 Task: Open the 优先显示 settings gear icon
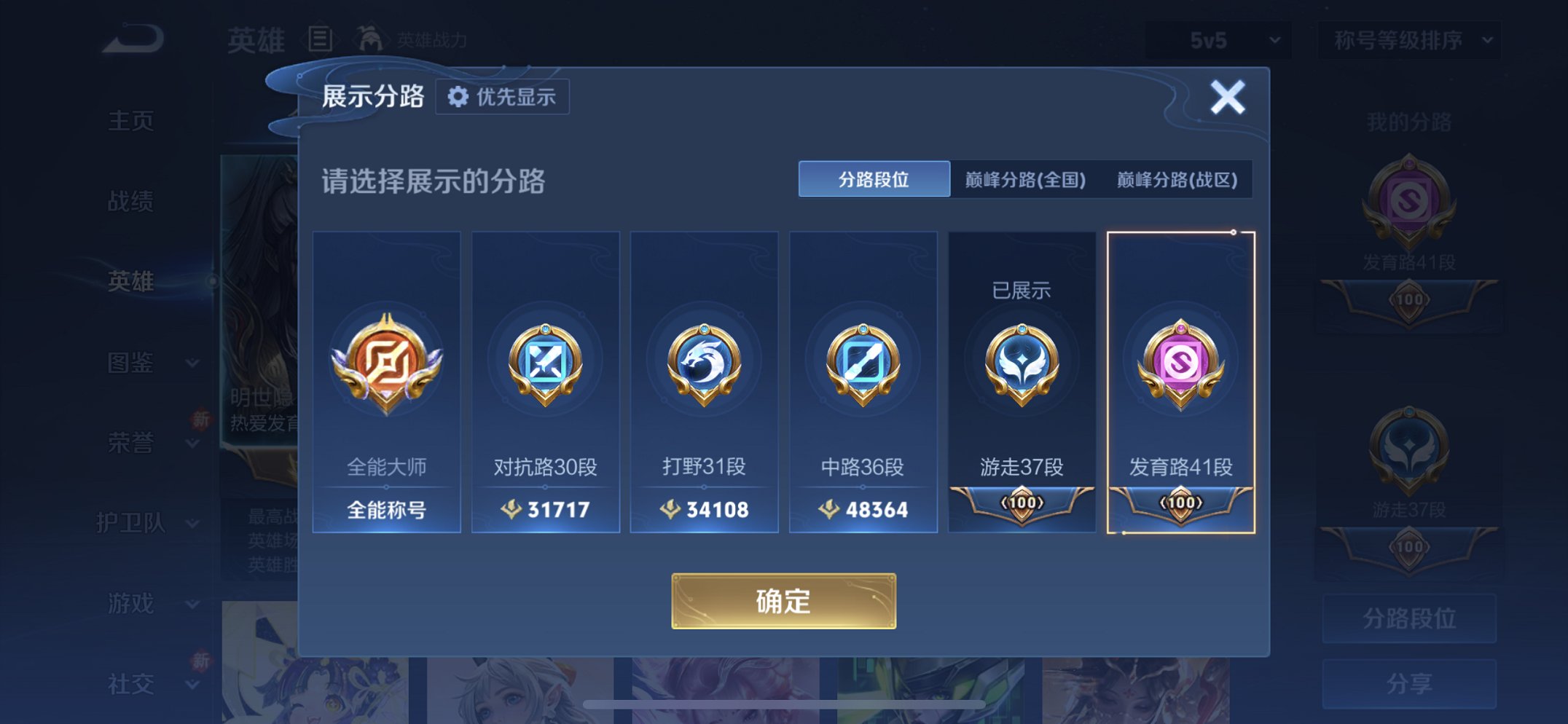[458, 96]
